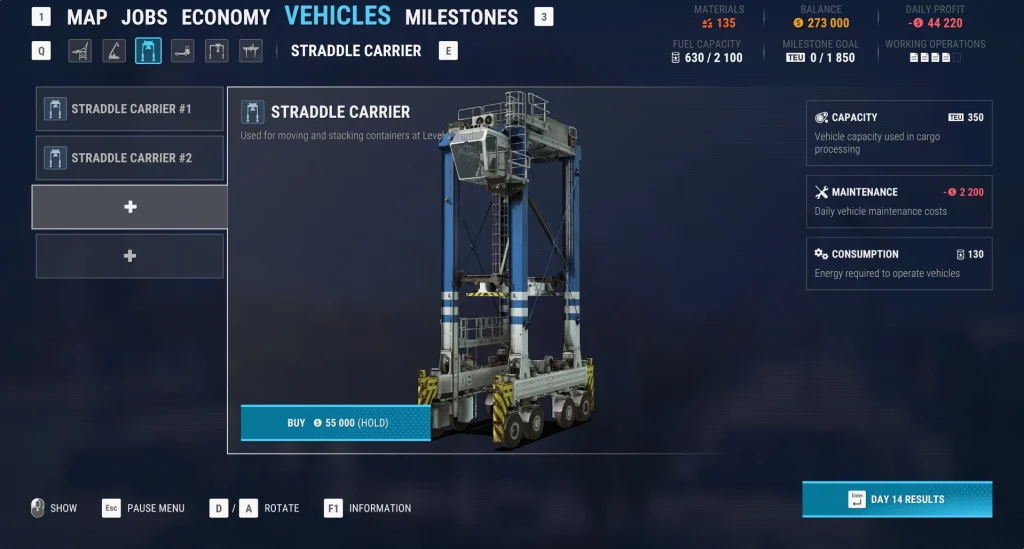Switch to the JOBS tab
Image resolution: width=1024 pixels, height=549 pixels.
pos(145,17)
